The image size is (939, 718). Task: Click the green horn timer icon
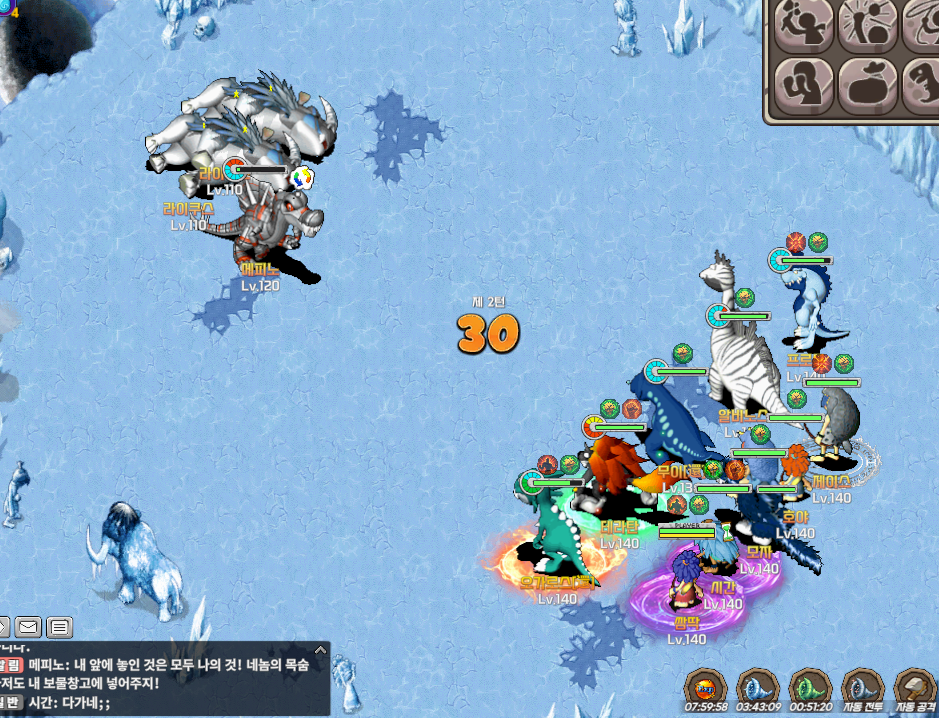(809, 690)
